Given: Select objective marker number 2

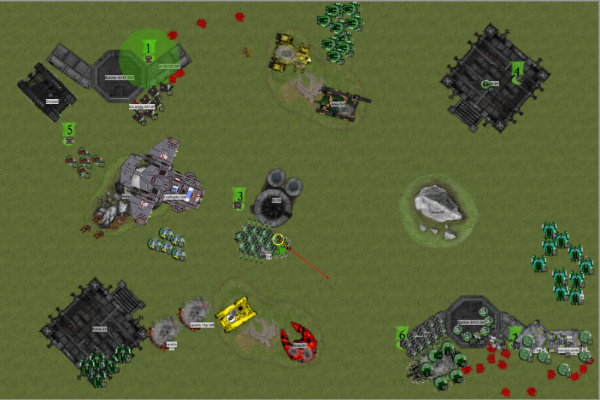Looking at the screenshot, I should pos(515,334).
